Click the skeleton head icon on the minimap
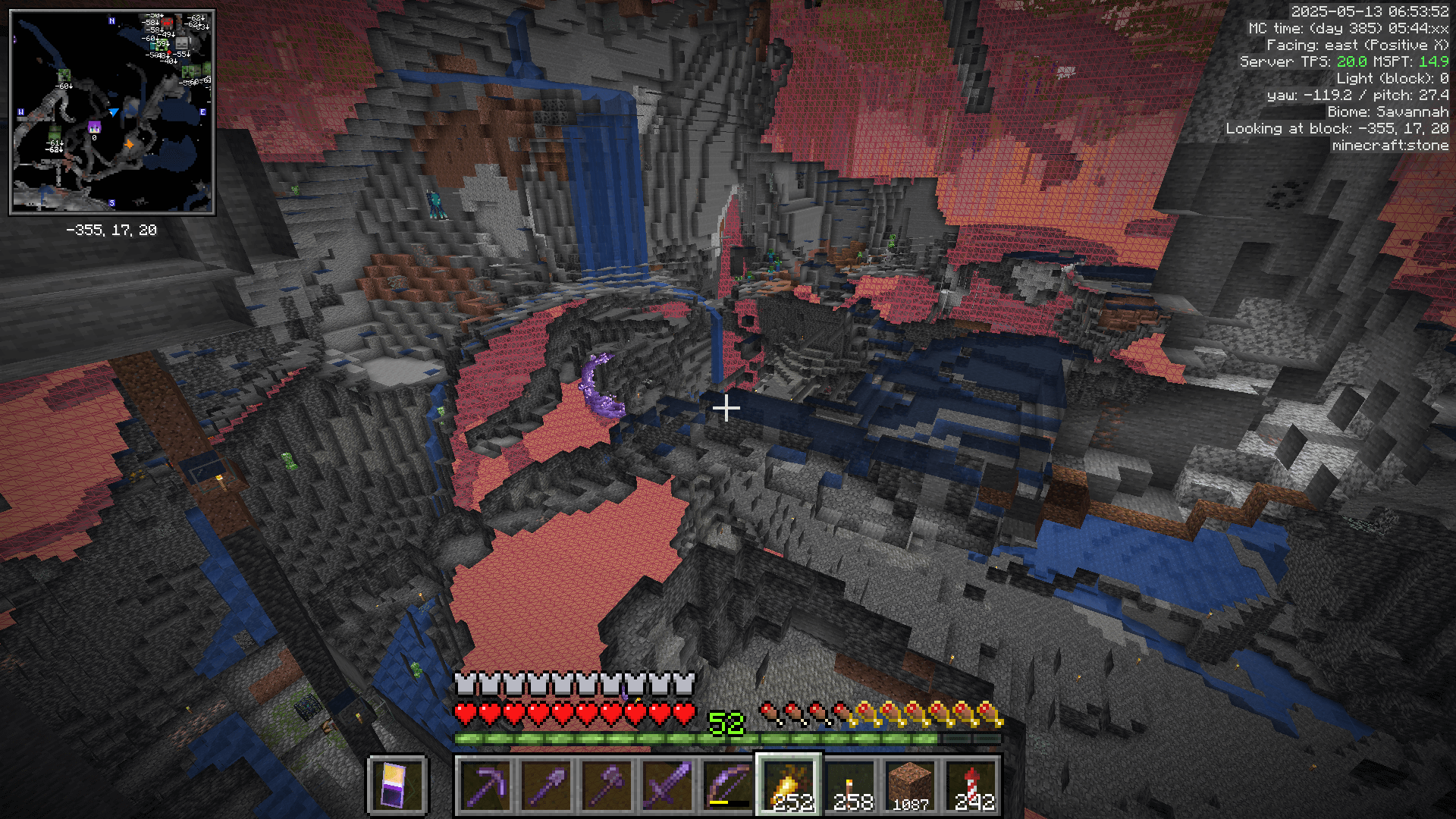 (x=181, y=45)
